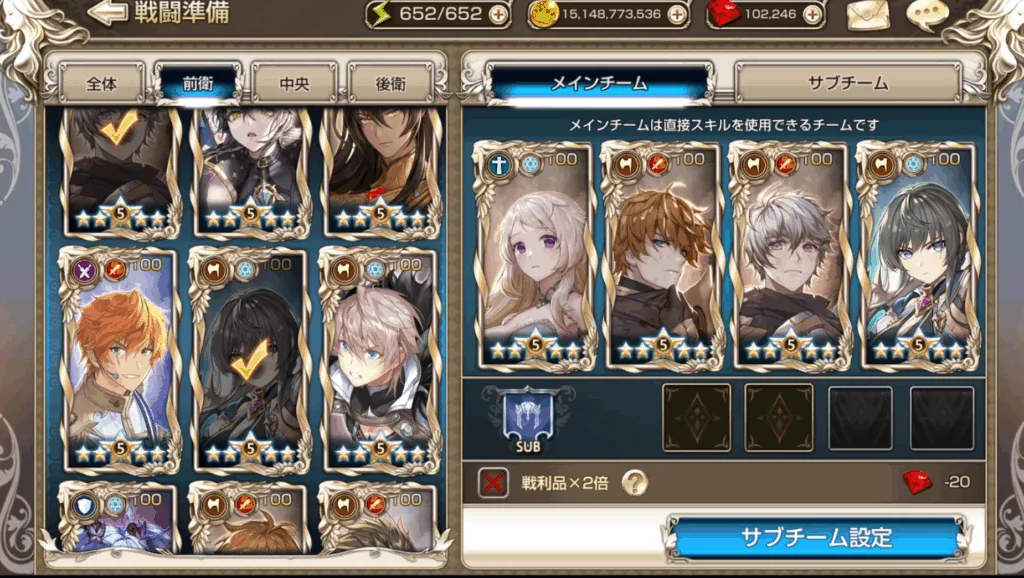Show the 中央 character tab
The image size is (1024, 578).
(293, 83)
